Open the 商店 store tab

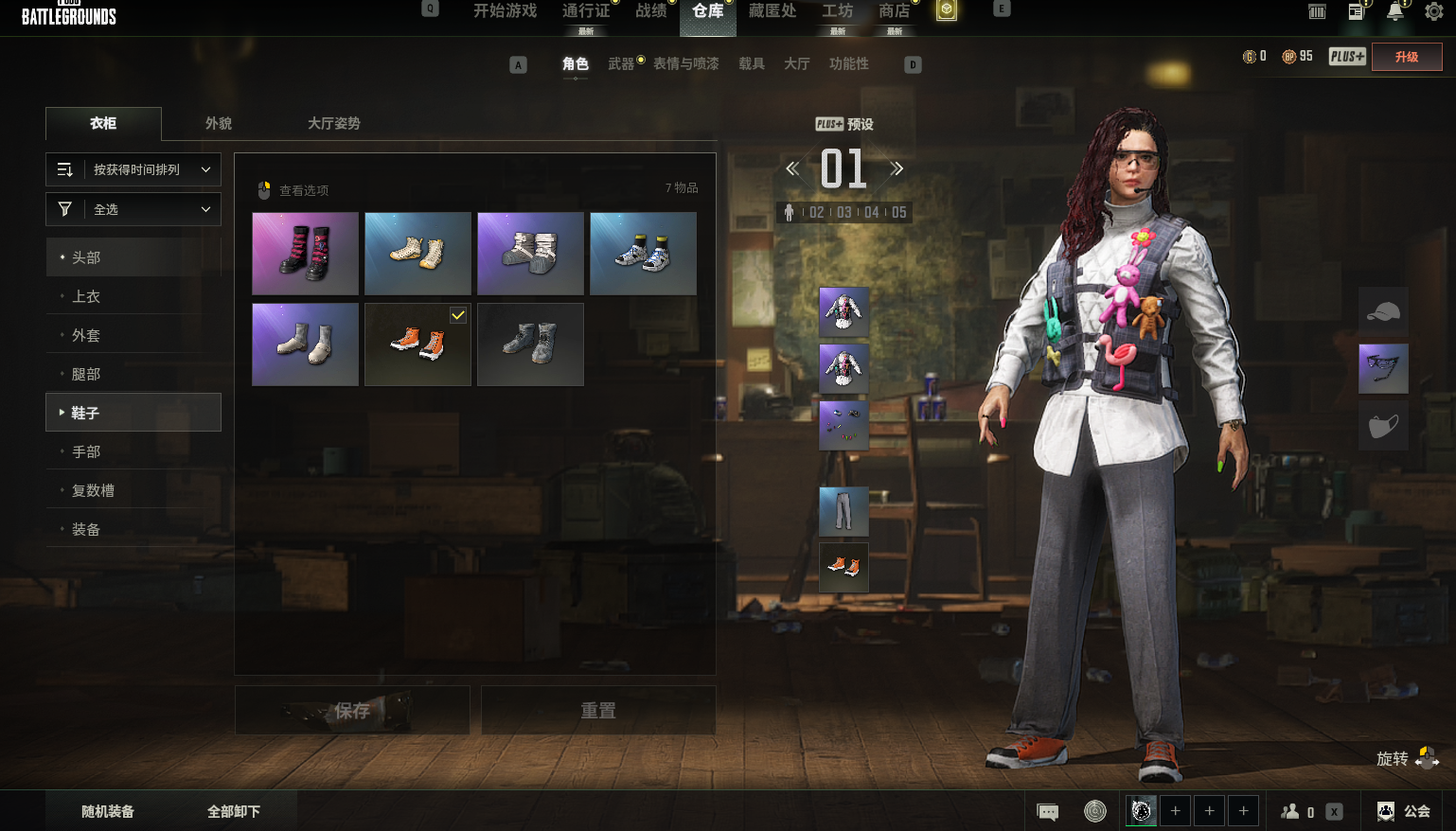pos(894,11)
